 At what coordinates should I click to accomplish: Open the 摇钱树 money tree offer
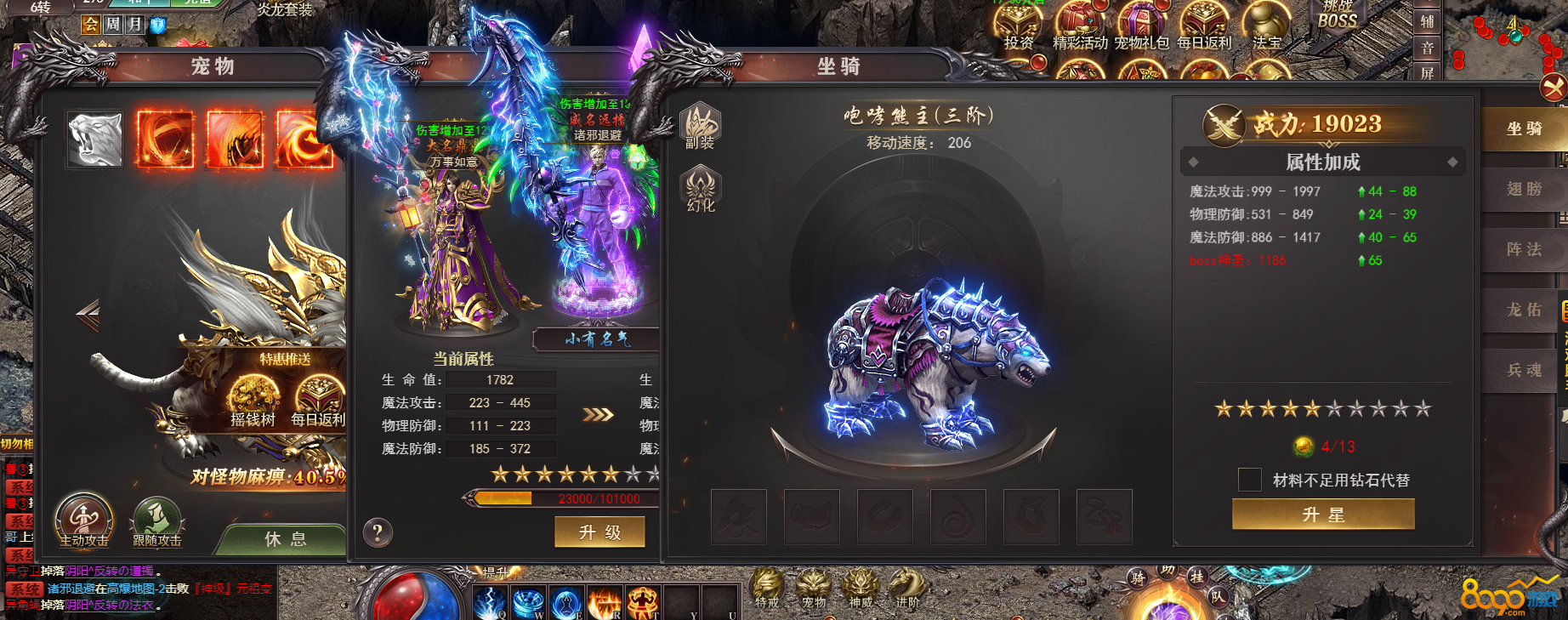(x=253, y=401)
